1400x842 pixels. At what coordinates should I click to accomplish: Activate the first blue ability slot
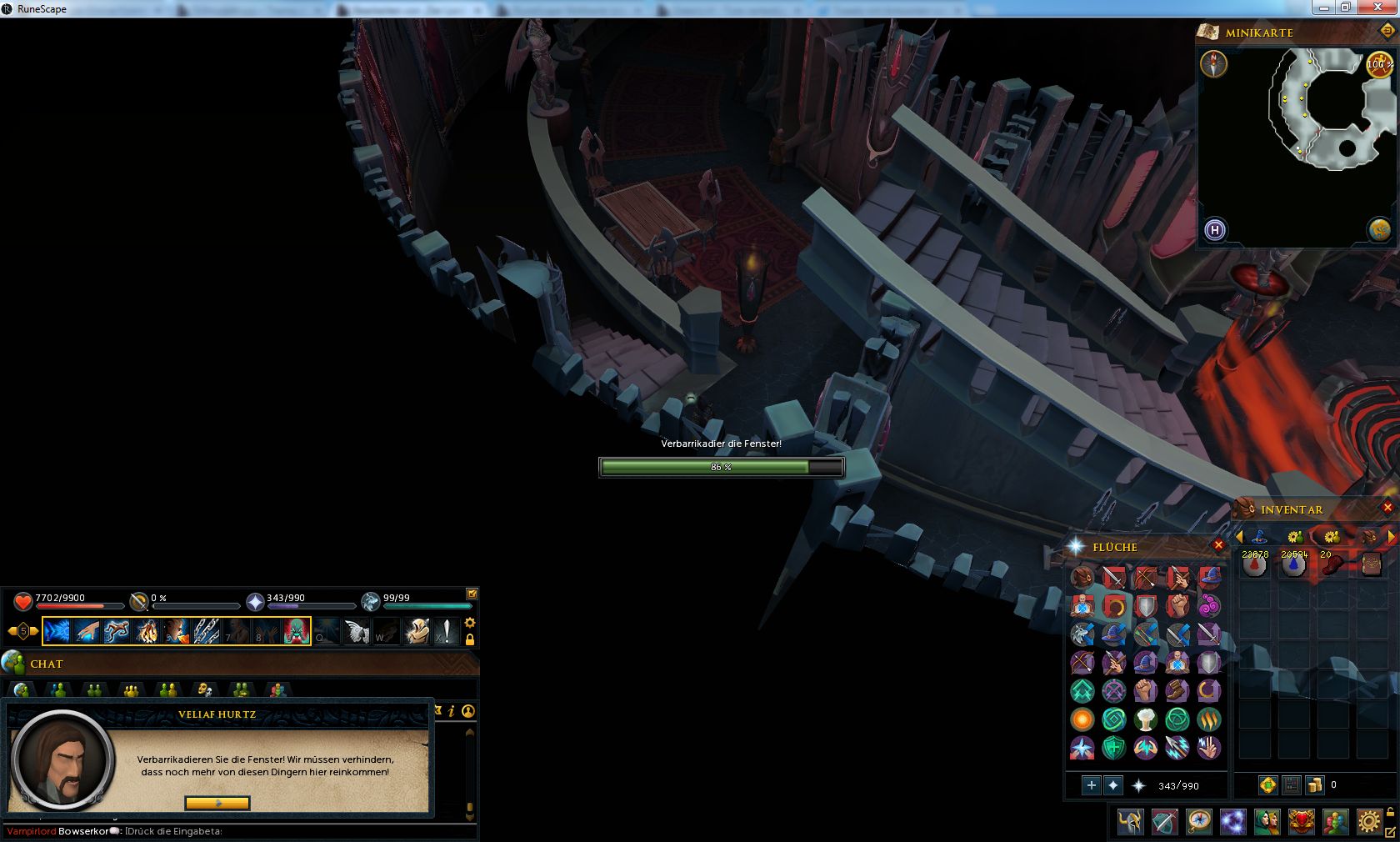pos(57,631)
